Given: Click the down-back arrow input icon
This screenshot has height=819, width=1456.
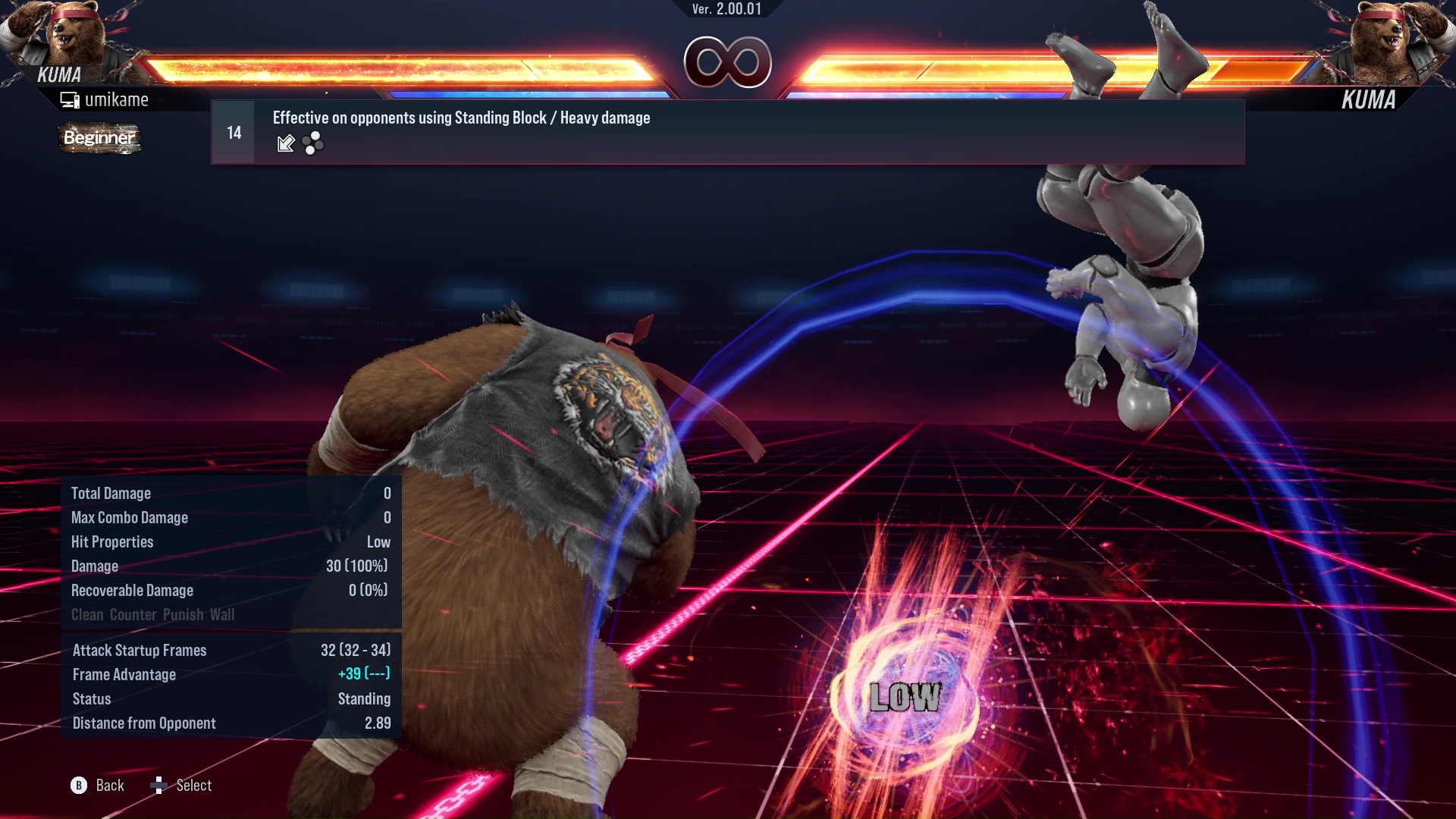Looking at the screenshot, I should point(285,143).
